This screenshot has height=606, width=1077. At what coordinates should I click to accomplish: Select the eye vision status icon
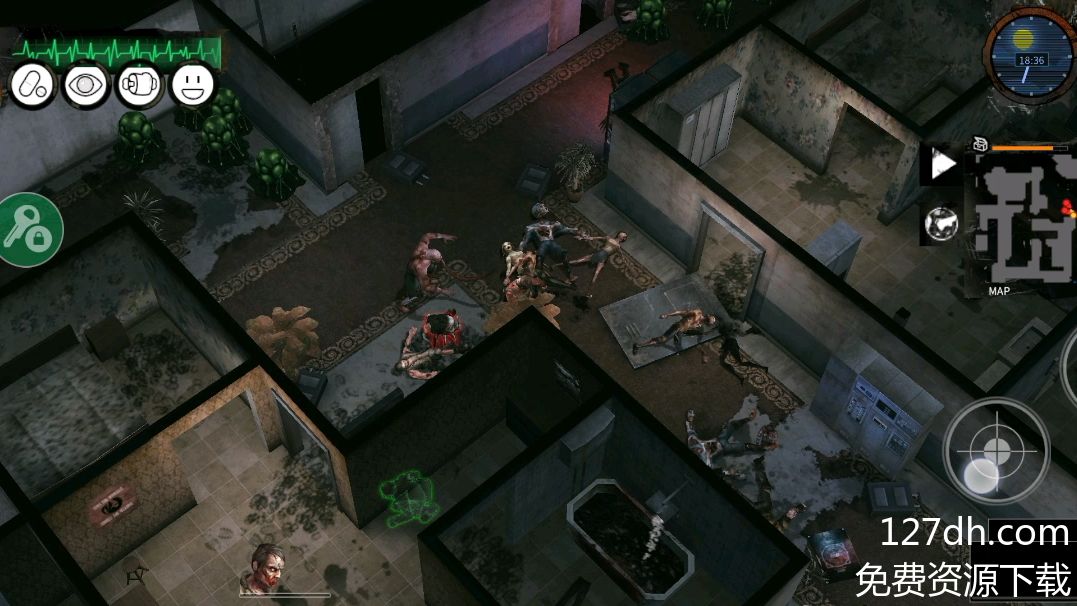coord(86,85)
